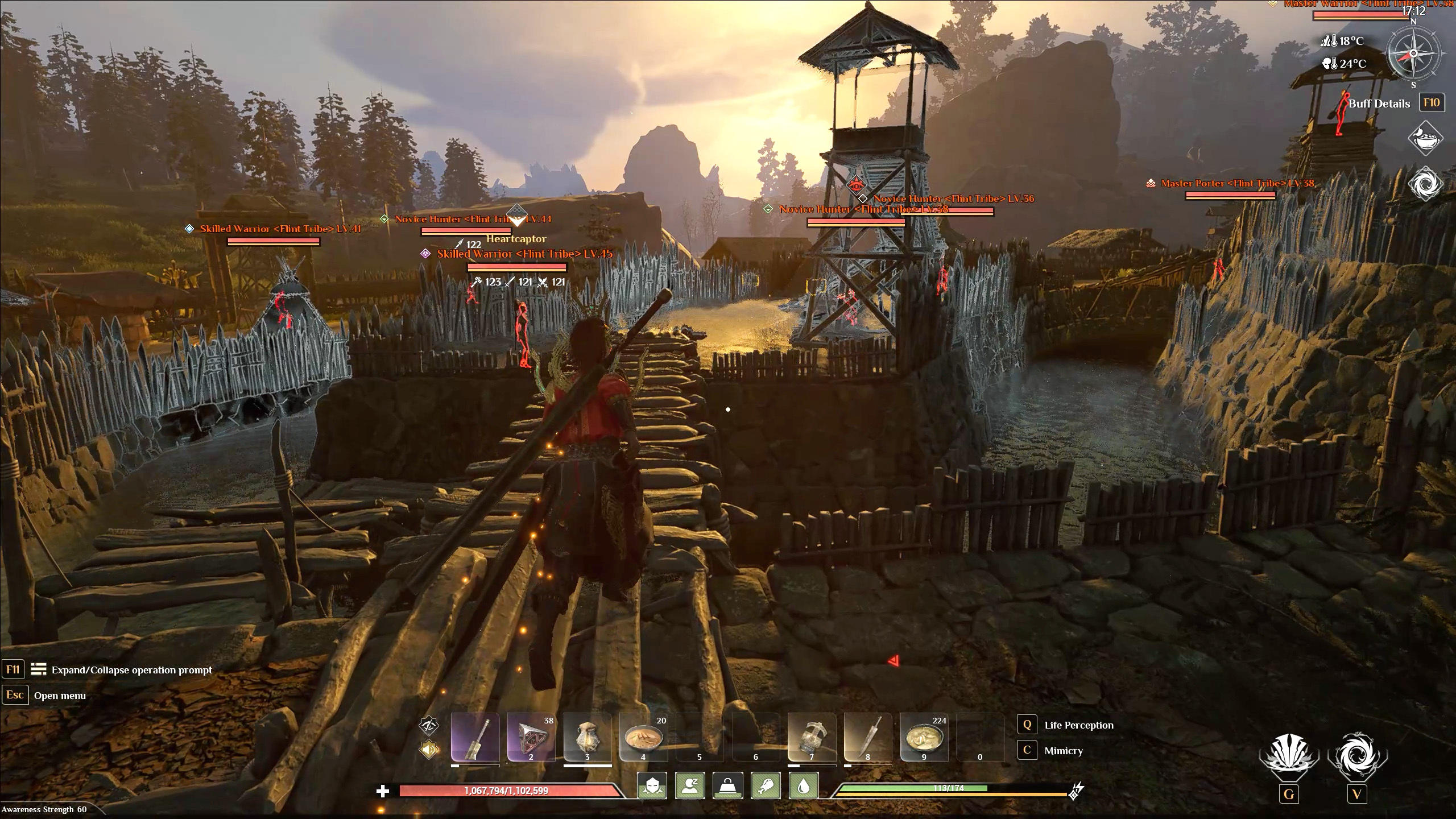1456x819 pixels.
Task: Toggle the crossed-out eye stealth icon
Action: [429, 726]
